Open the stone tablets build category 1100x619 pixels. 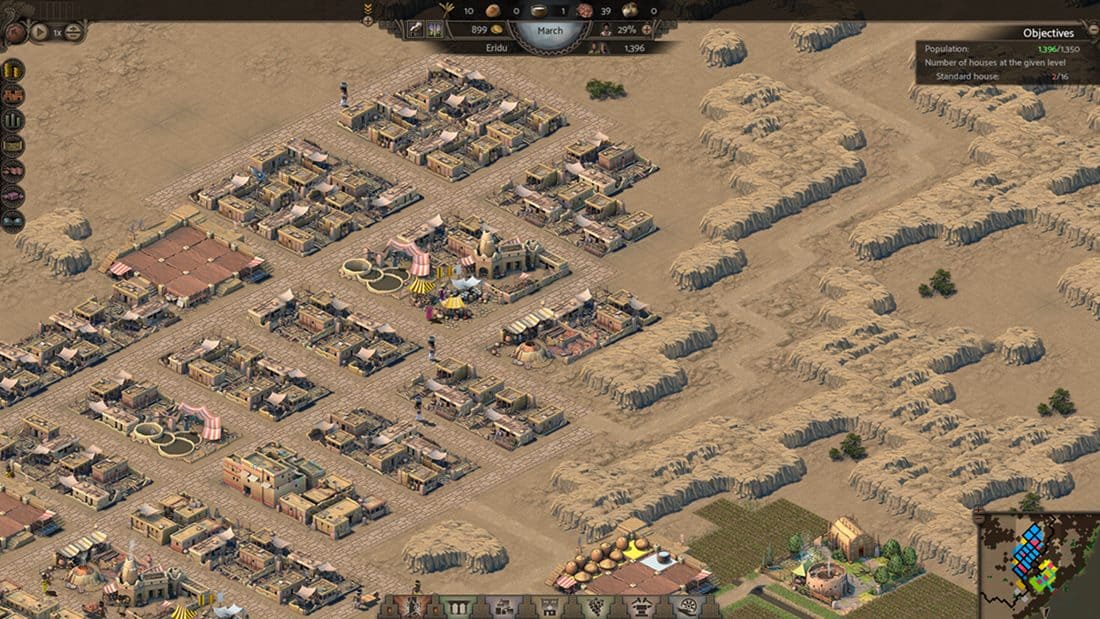click(x=457, y=607)
